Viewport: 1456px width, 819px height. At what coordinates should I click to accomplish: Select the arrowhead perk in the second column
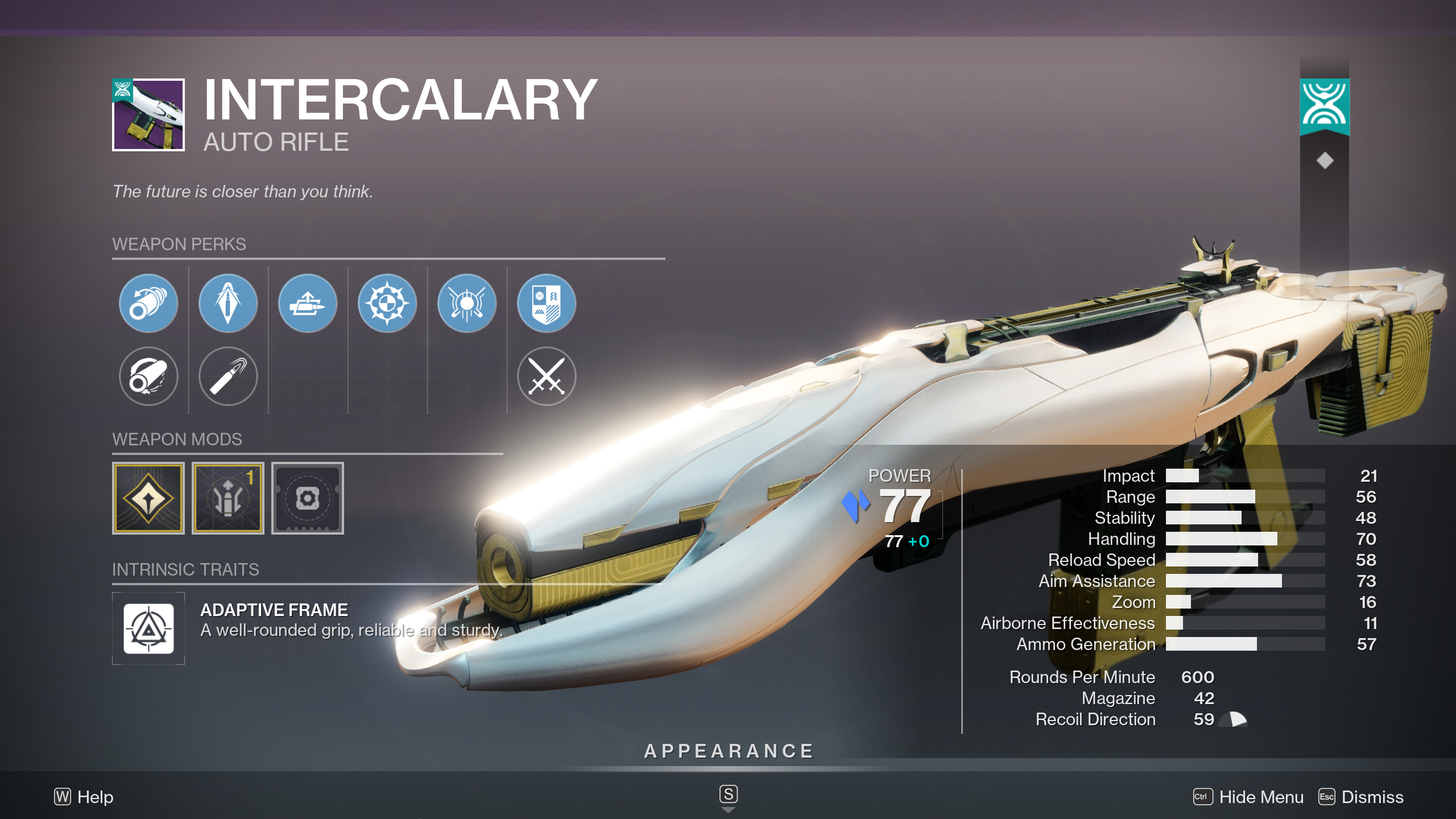(x=227, y=303)
